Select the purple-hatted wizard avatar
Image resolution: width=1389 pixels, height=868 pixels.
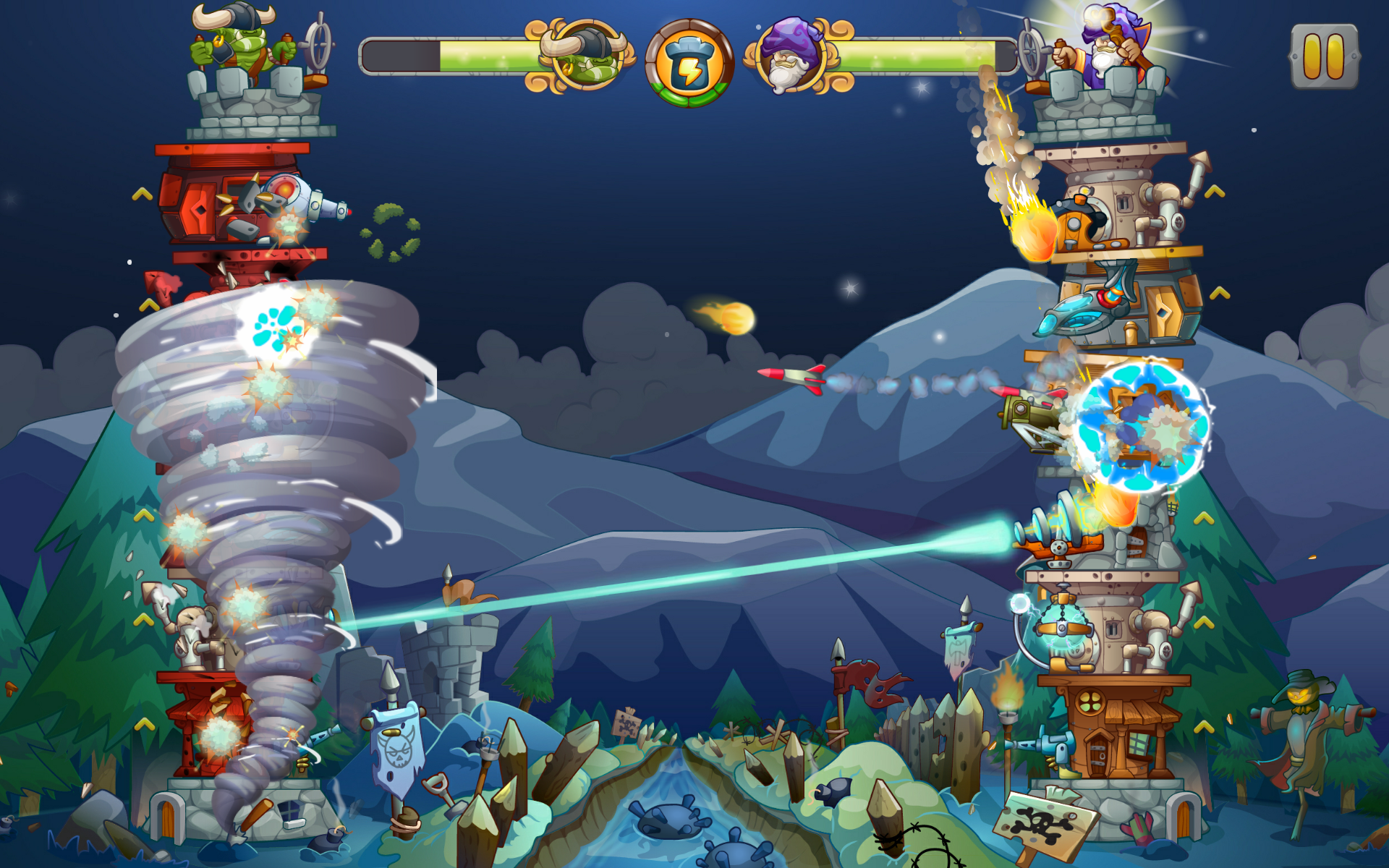pos(791,58)
